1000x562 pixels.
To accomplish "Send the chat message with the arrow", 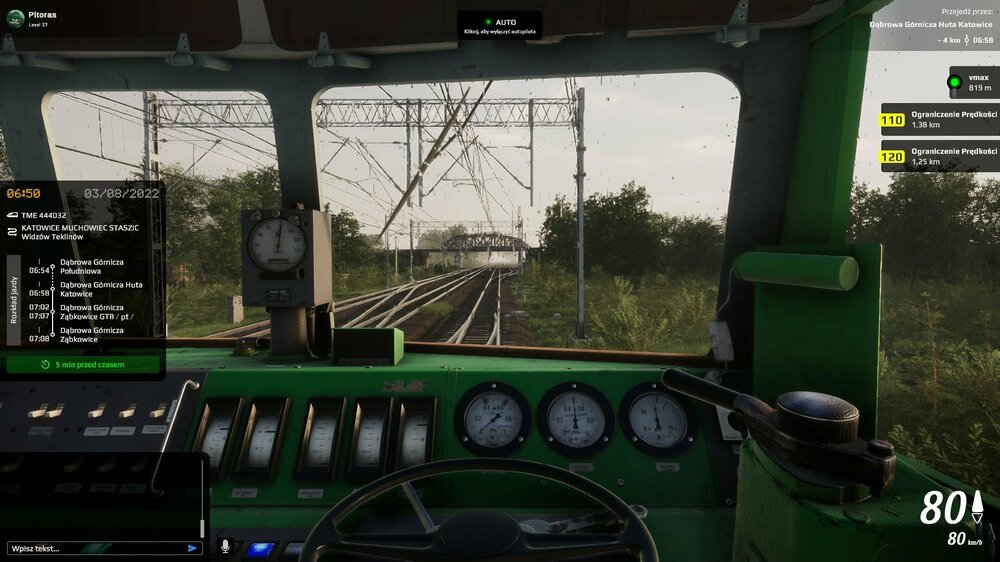I will 192,548.
